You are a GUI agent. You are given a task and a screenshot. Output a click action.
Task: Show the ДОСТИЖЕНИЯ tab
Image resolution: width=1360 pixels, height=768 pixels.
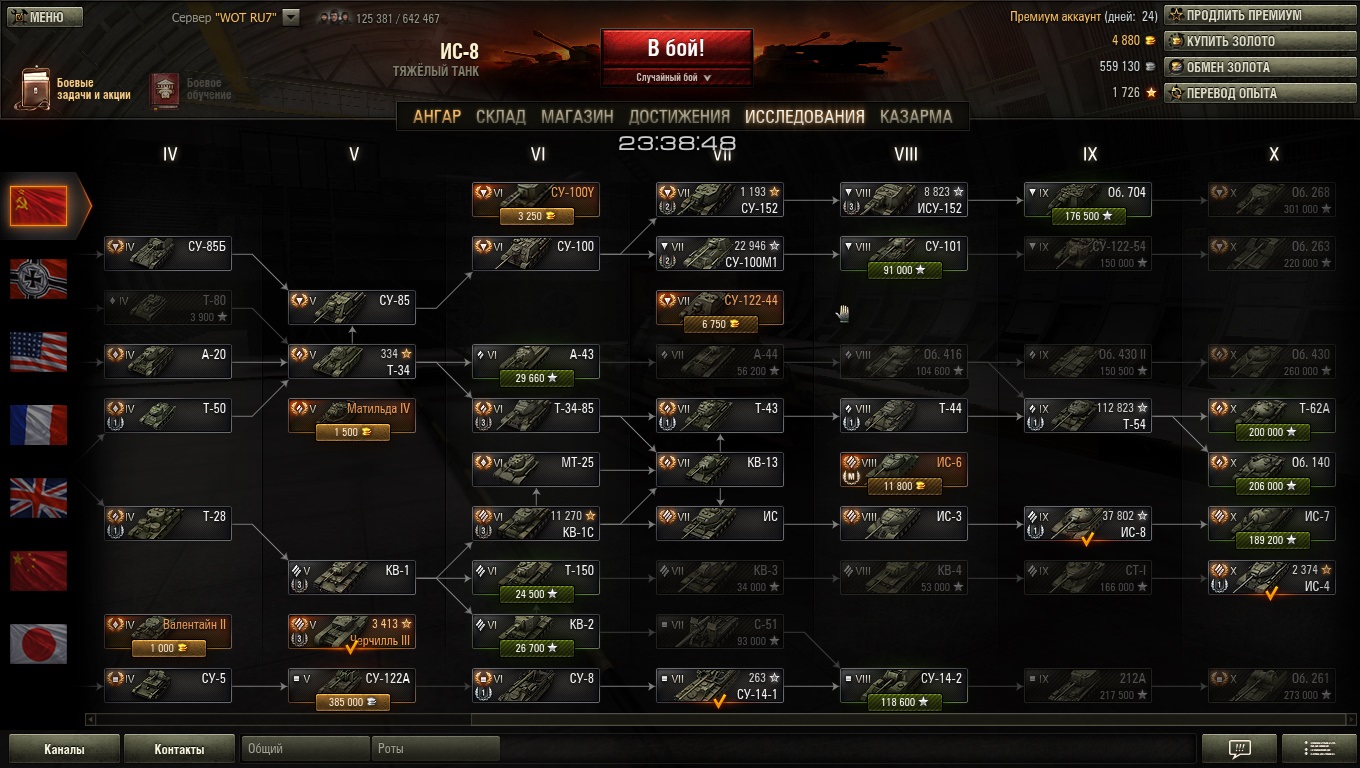coord(679,116)
